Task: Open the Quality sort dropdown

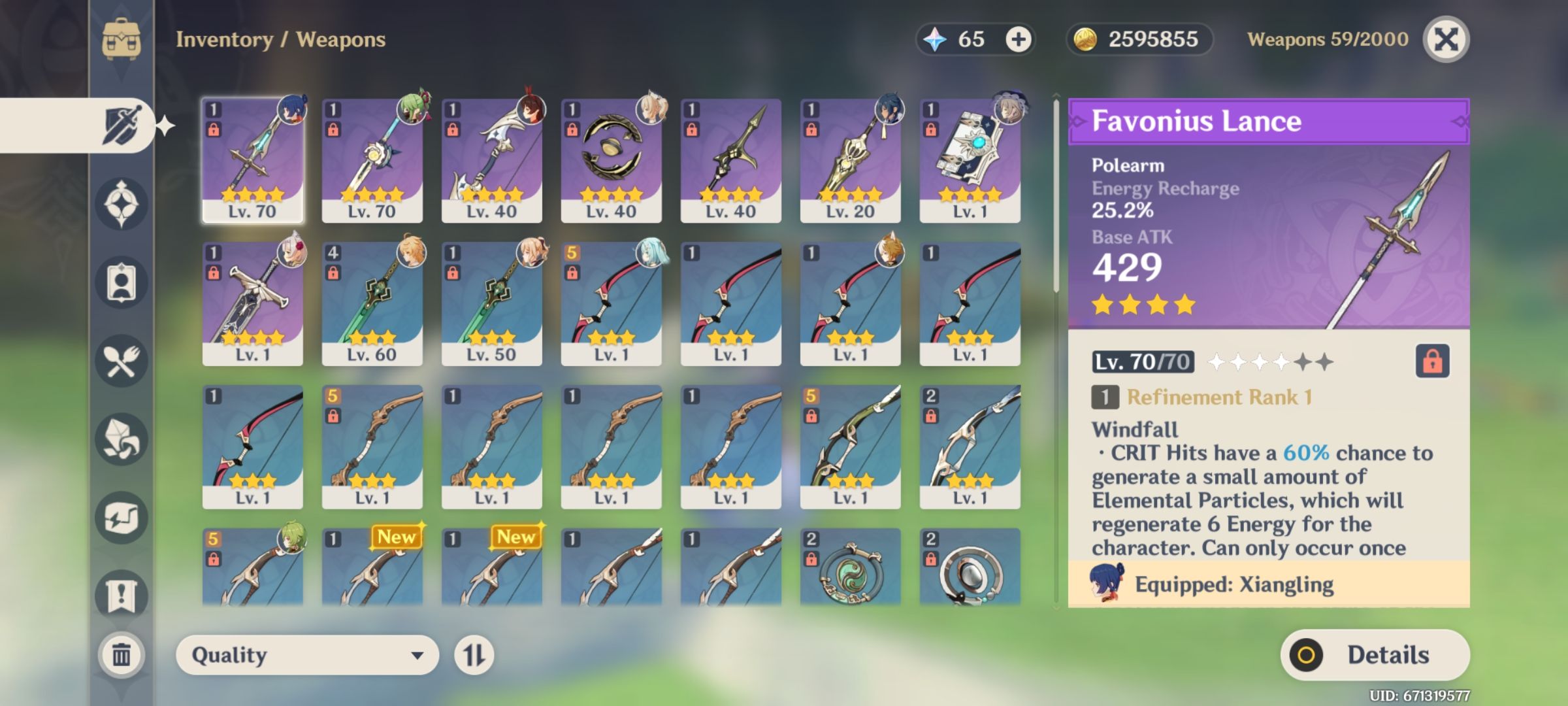Action: (x=307, y=654)
